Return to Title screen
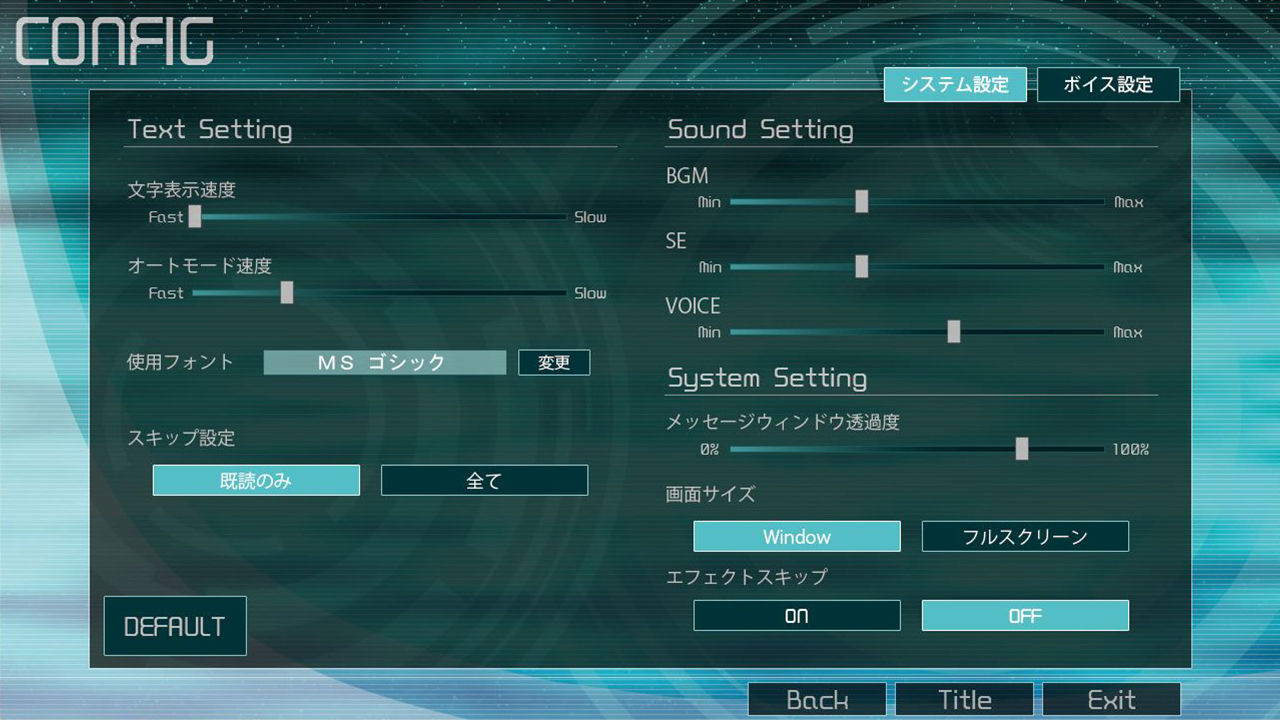Image resolution: width=1280 pixels, height=720 pixels. click(x=964, y=699)
